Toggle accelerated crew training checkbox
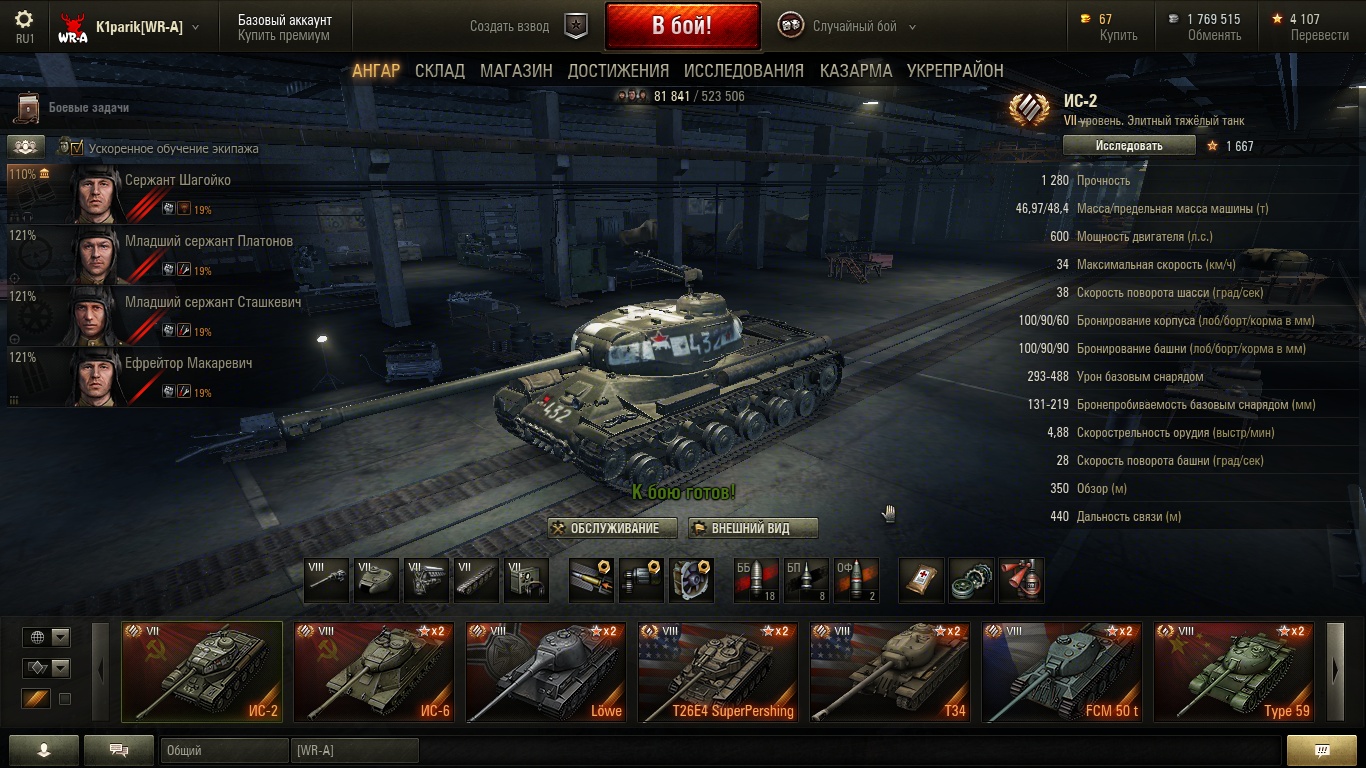1366x768 pixels. (77, 148)
